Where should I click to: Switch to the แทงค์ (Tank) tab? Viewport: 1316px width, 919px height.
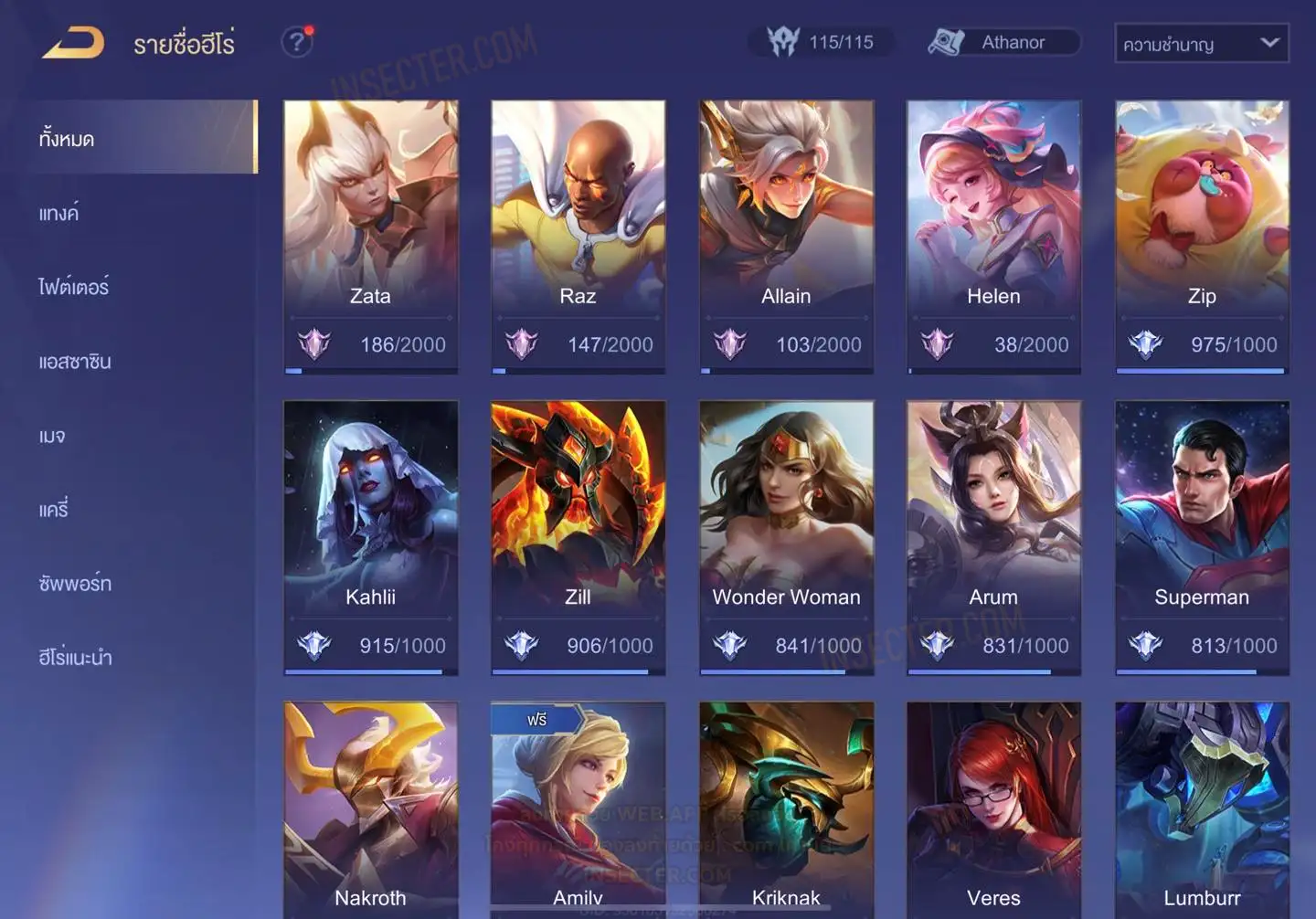(60, 214)
